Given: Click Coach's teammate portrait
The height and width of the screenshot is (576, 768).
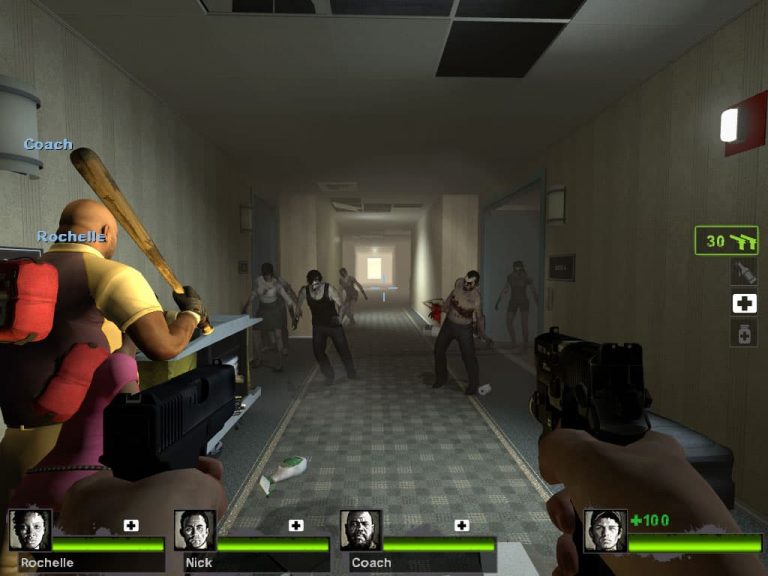Looking at the screenshot, I should 361,530.
